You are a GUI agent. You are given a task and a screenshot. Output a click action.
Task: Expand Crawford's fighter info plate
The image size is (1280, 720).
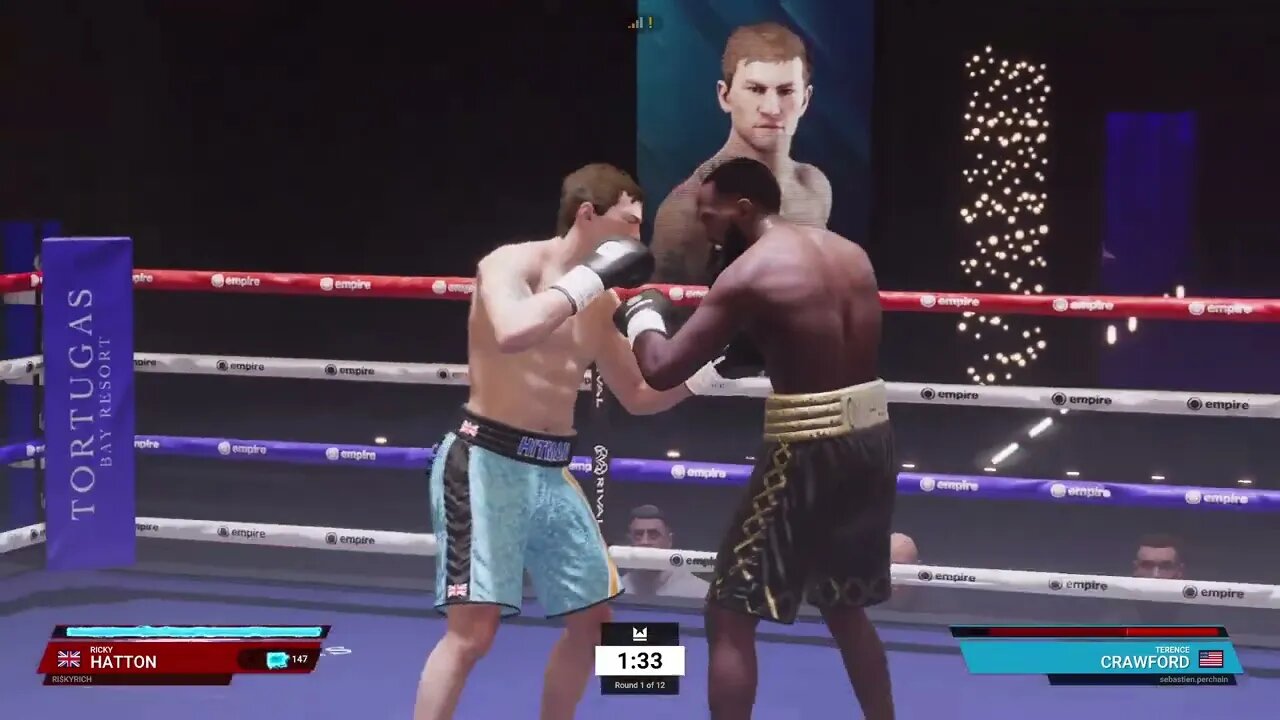coord(1100,660)
